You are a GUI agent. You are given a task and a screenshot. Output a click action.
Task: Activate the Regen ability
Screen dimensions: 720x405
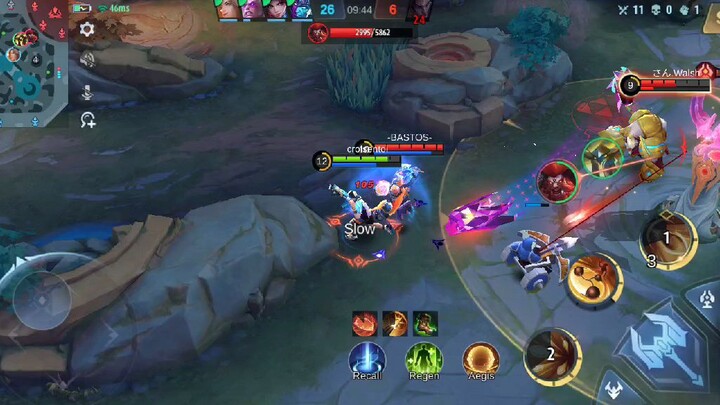(424, 359)
